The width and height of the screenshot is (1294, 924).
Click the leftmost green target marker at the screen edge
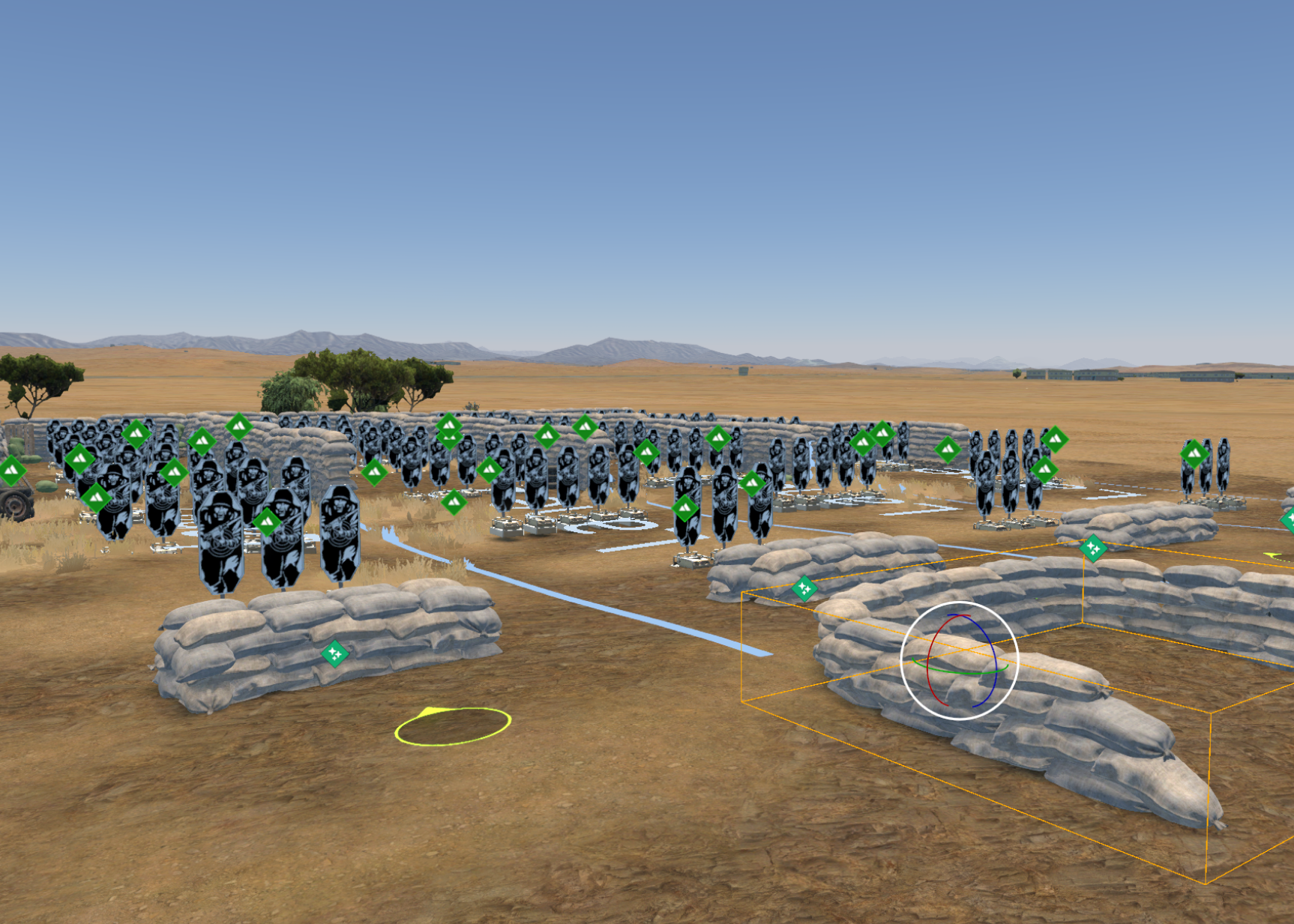coord(10,472)
